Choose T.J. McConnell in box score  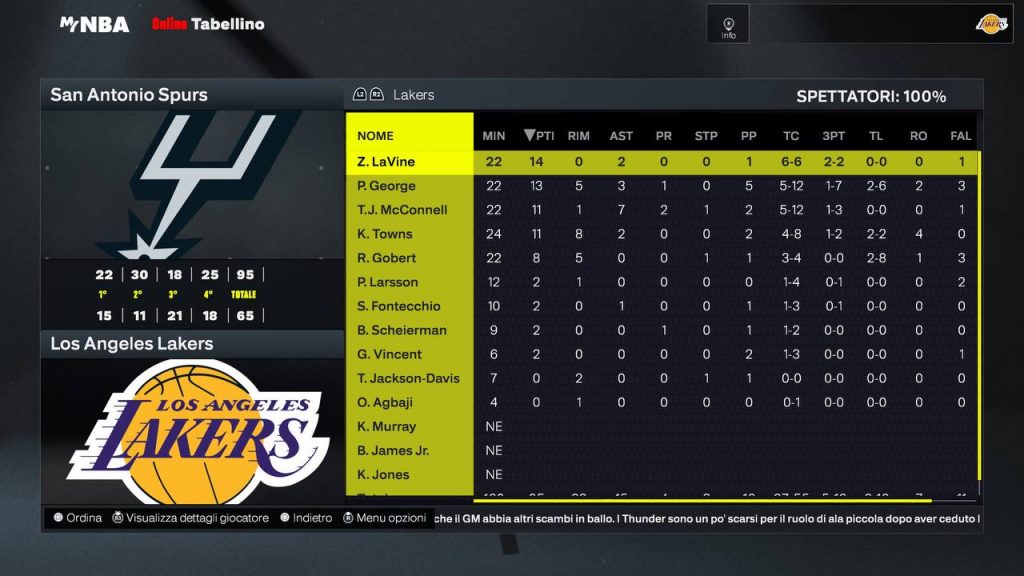[x=402, y=210]
